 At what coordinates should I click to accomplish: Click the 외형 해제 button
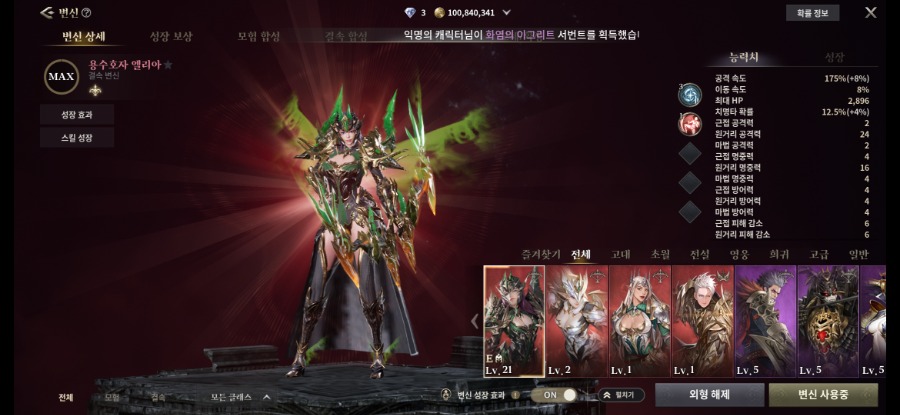[708, 395]
